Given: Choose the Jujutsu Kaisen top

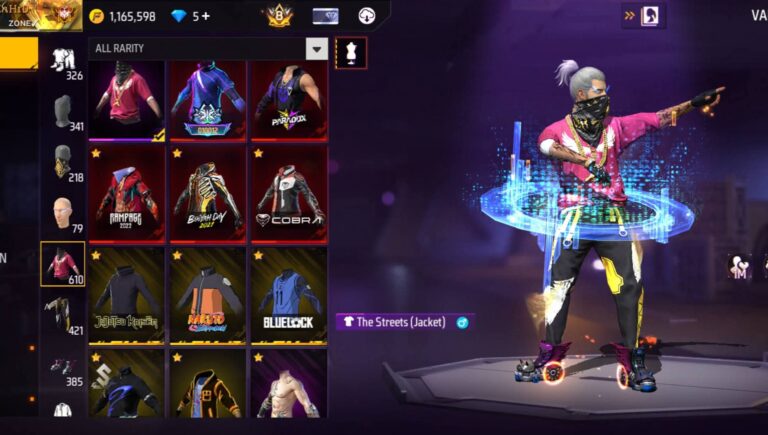Looking at the screenshot, I should click(126, 295).
